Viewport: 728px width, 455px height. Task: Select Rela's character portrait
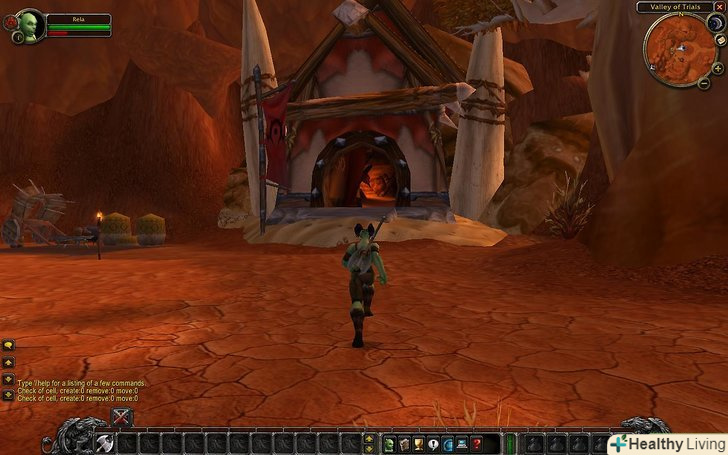31,23
